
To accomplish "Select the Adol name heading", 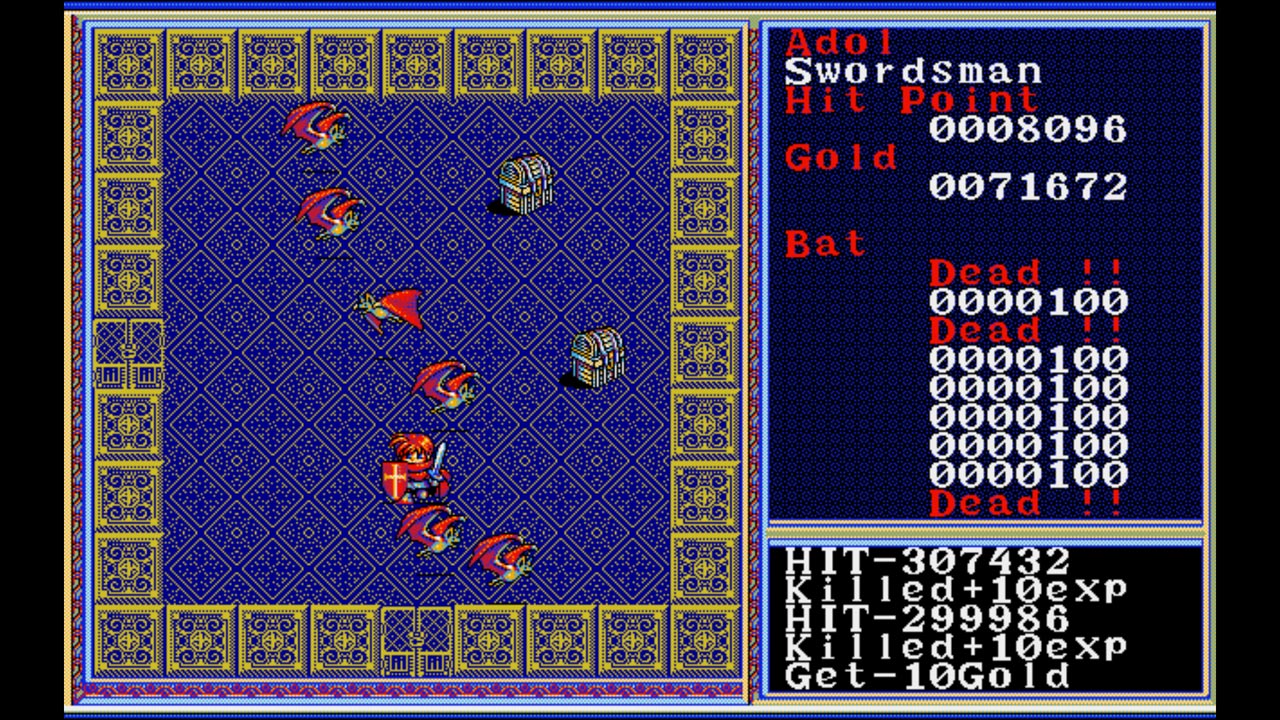I will [x=840, y=43].
